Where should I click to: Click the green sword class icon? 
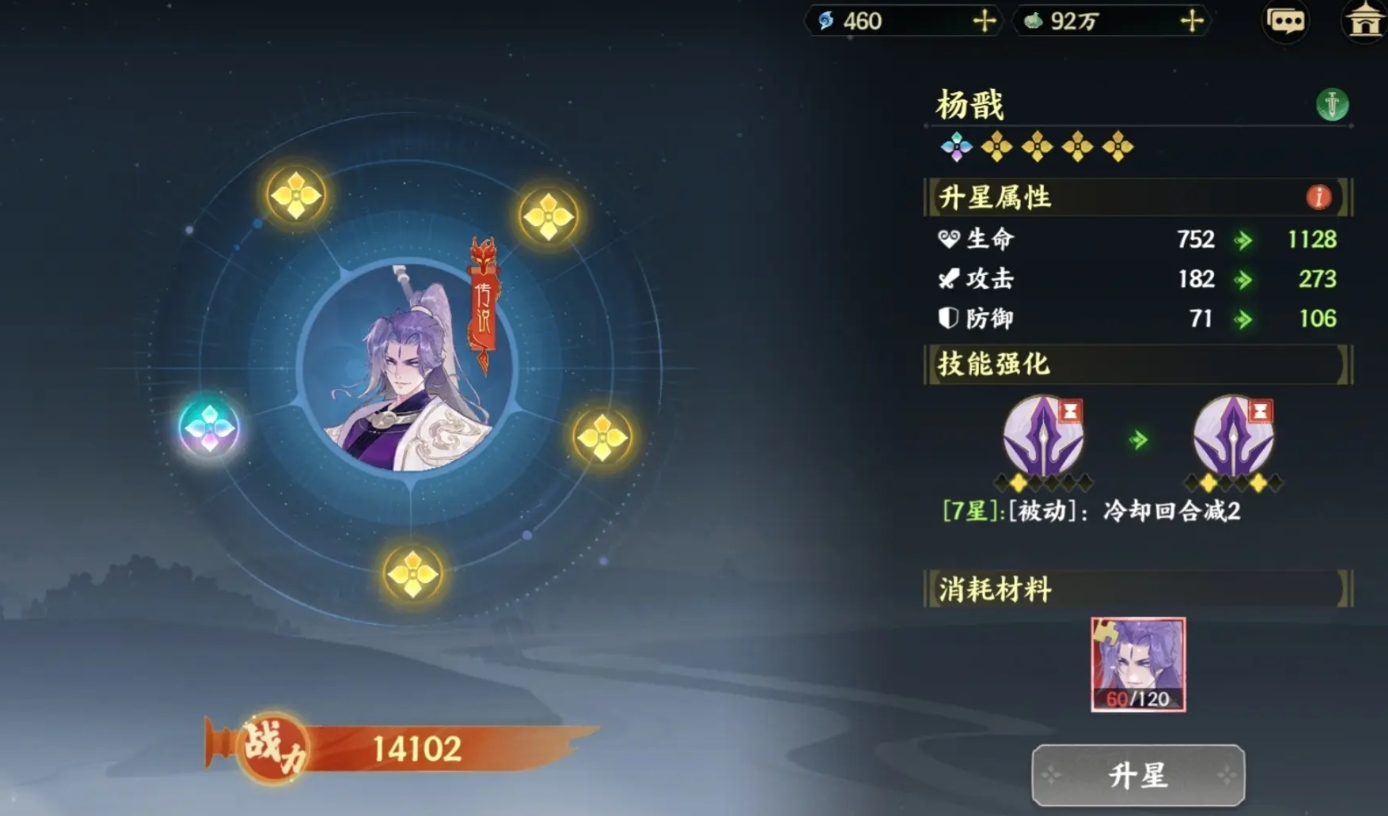pyautogui.click(x=1332, y=104)
